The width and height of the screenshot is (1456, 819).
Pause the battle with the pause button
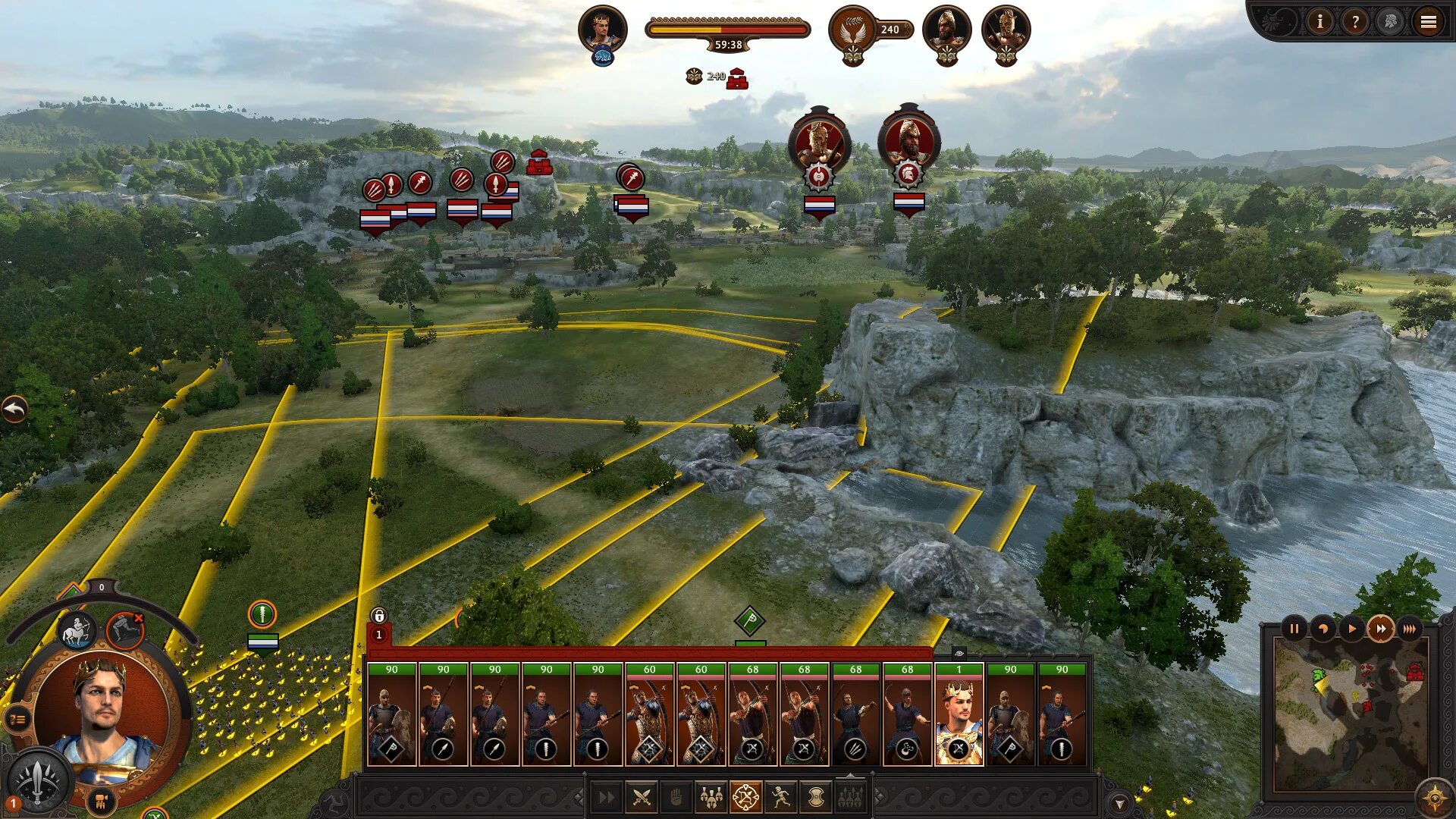coord(1294,629)
